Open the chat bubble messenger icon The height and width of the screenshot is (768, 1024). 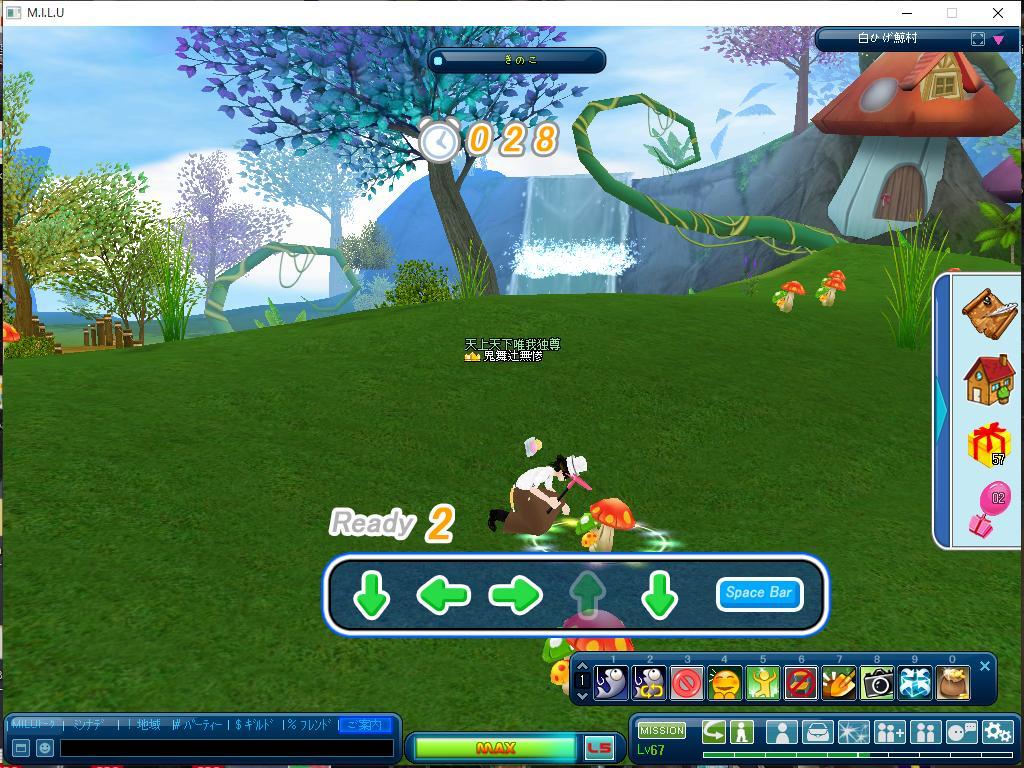961,732
